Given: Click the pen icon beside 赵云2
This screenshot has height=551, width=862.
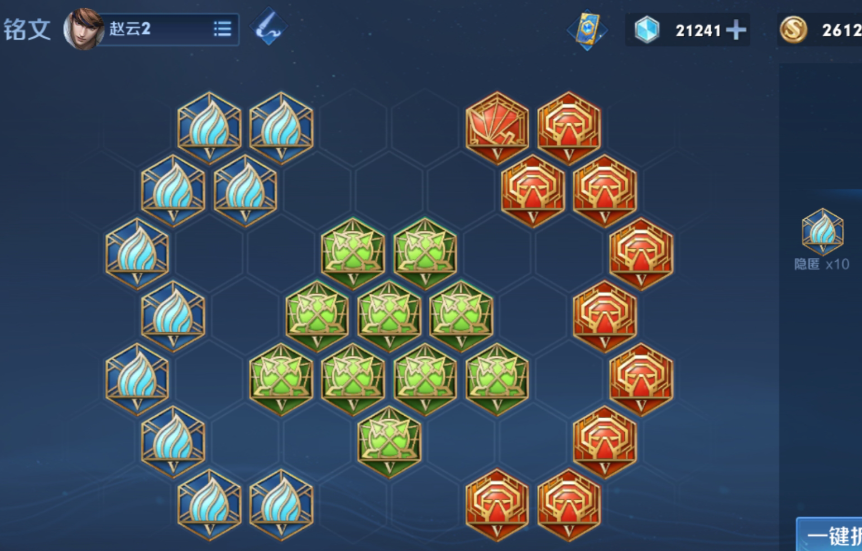Looking at the screenshot, I should 267,28.
